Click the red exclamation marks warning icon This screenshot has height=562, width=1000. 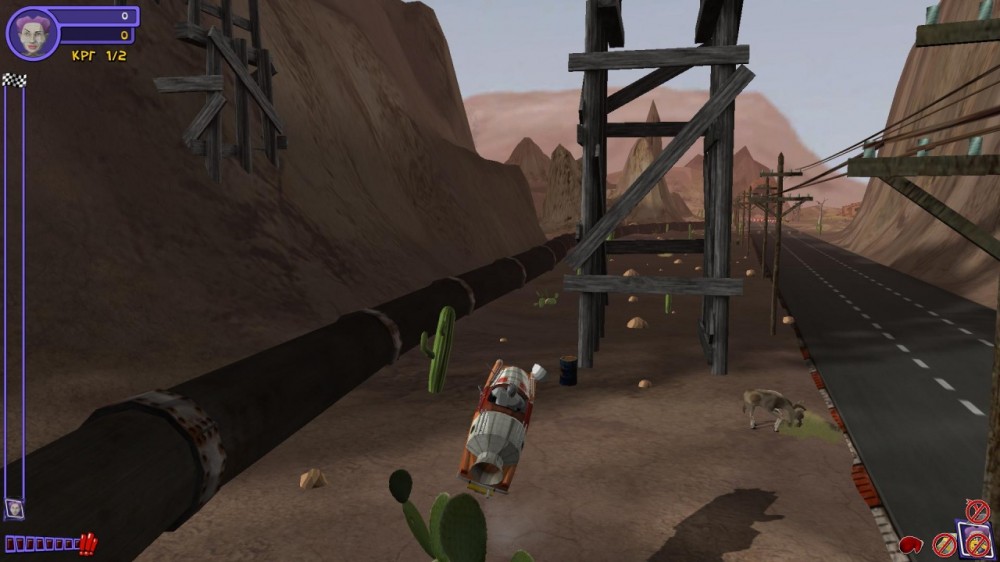(x=88, y=544)
